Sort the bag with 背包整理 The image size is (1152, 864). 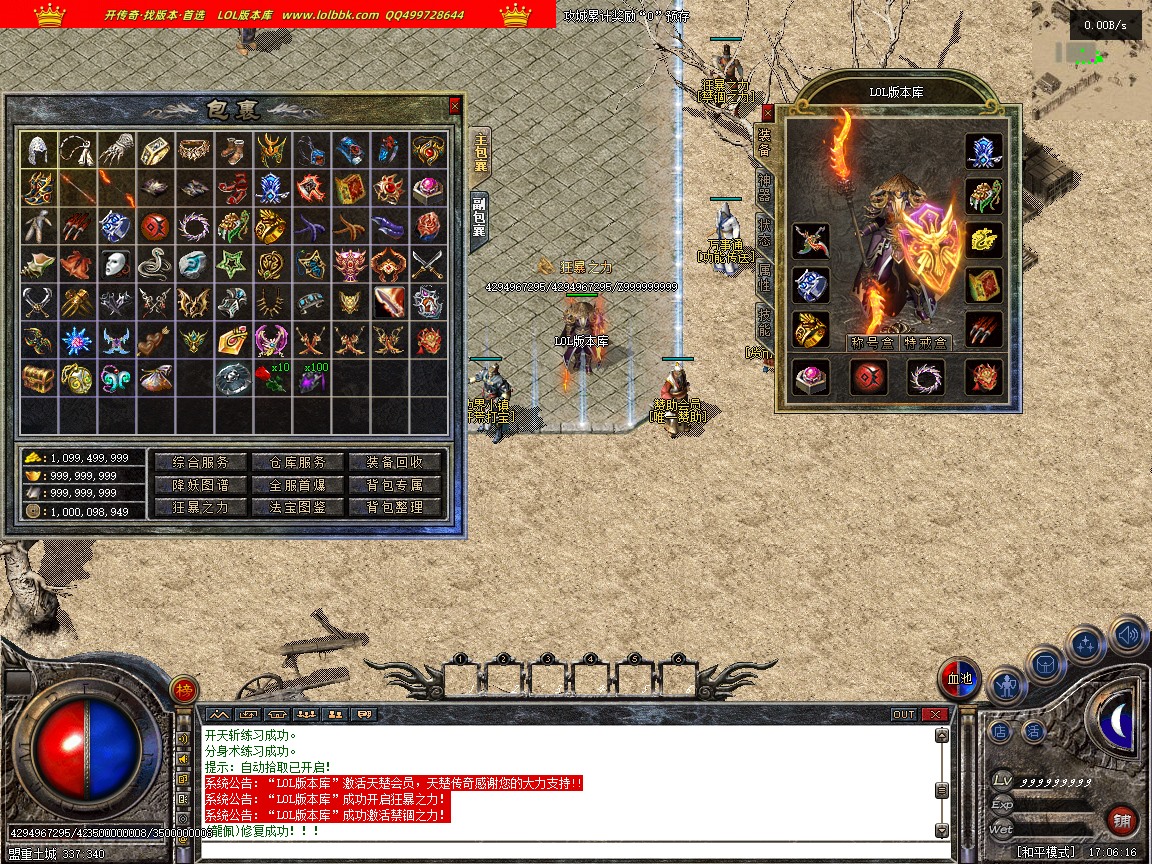point(395,507)
